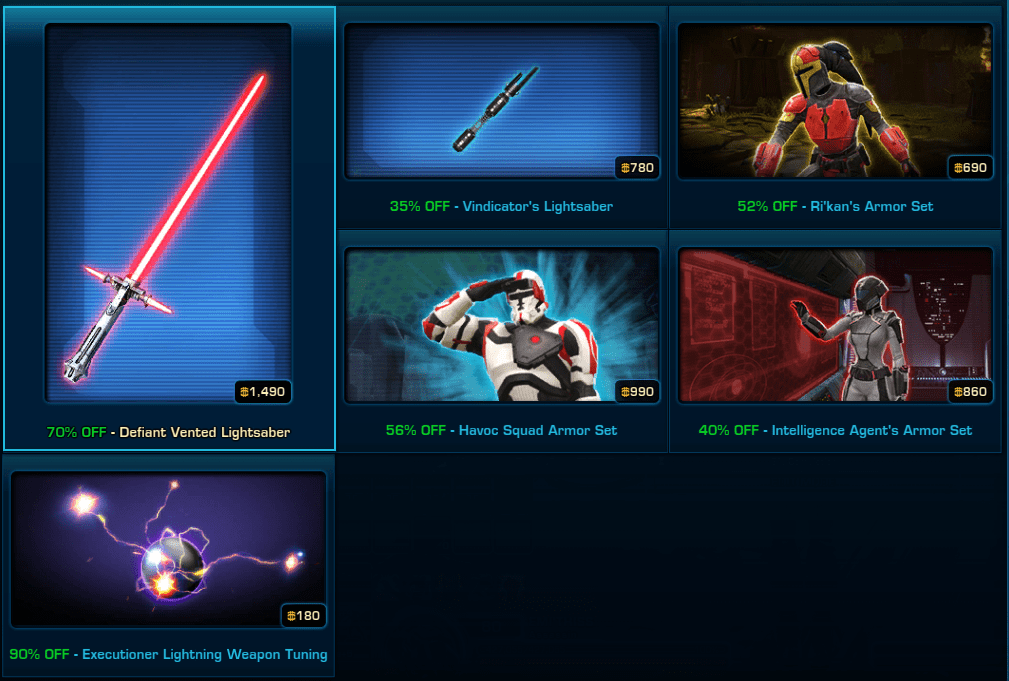This screenshot has height=681, width=1009.
Task: Click the 860 coin price tag
Action: click(971, 391)
